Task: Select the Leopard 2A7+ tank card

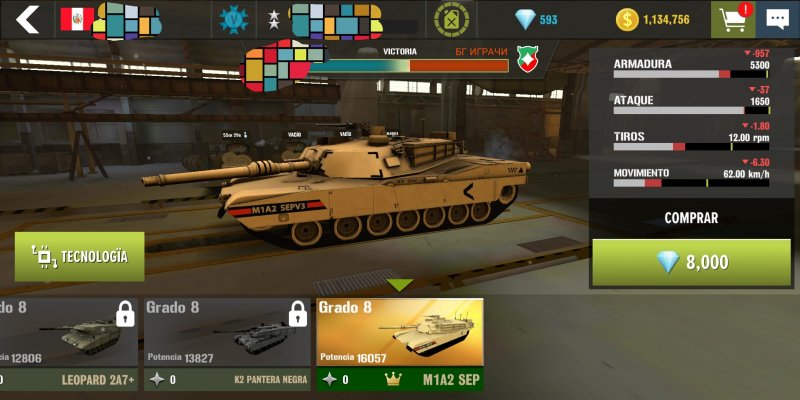Action: click(x=68, y=343)
